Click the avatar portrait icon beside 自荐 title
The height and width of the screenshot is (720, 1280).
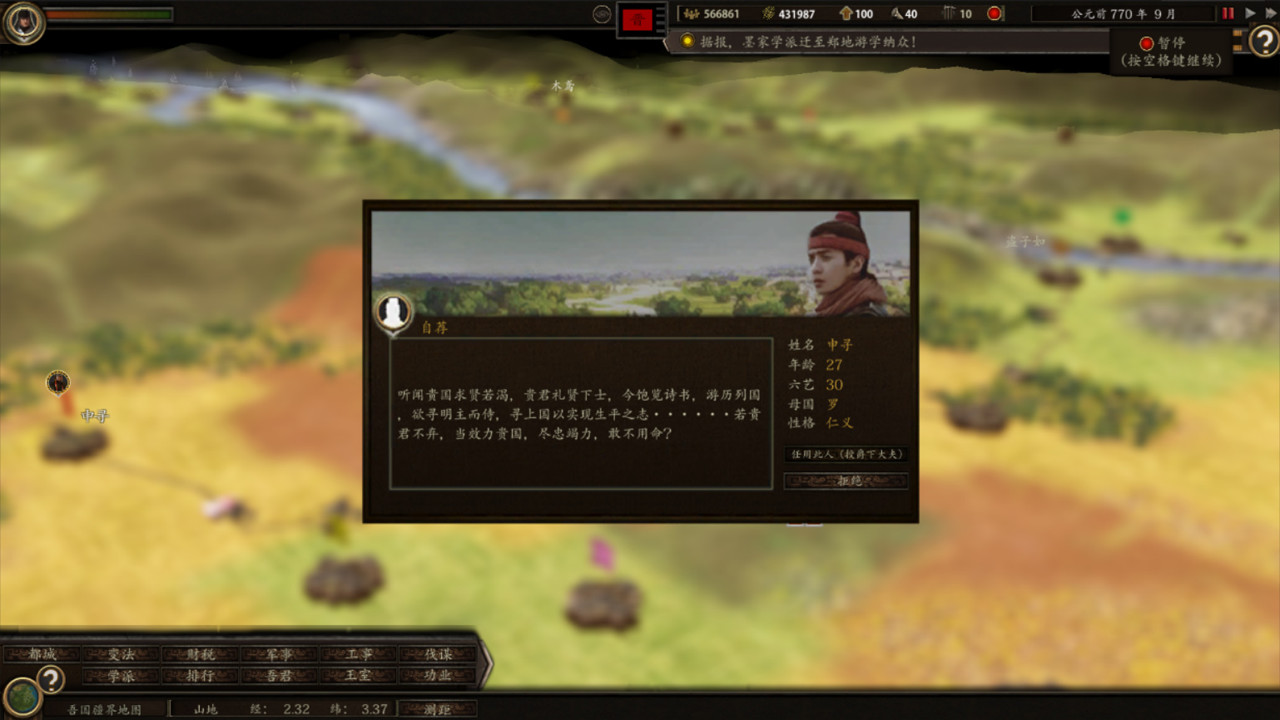[393, 311]
